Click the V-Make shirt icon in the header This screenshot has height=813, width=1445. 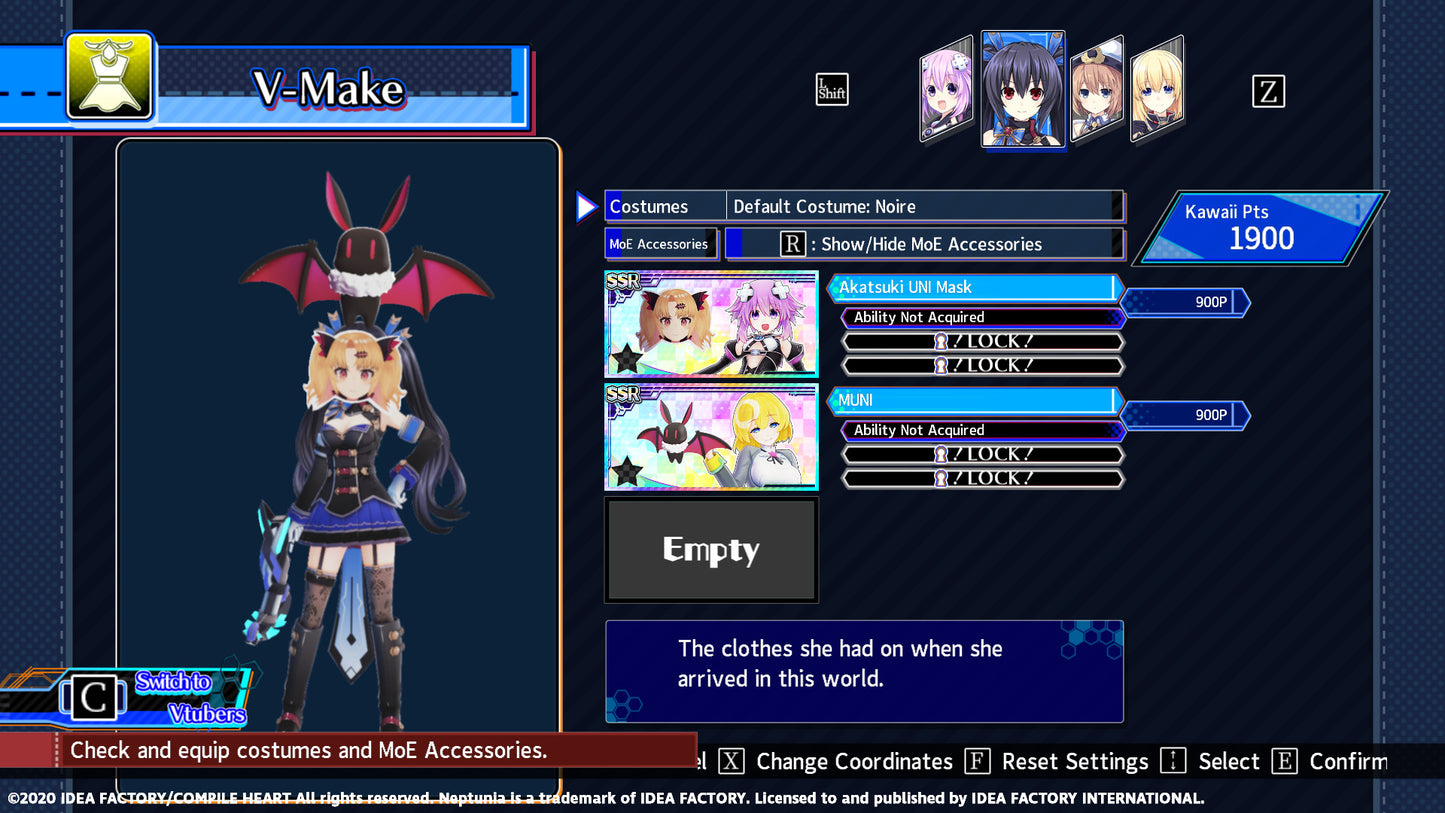coord(110,76)
